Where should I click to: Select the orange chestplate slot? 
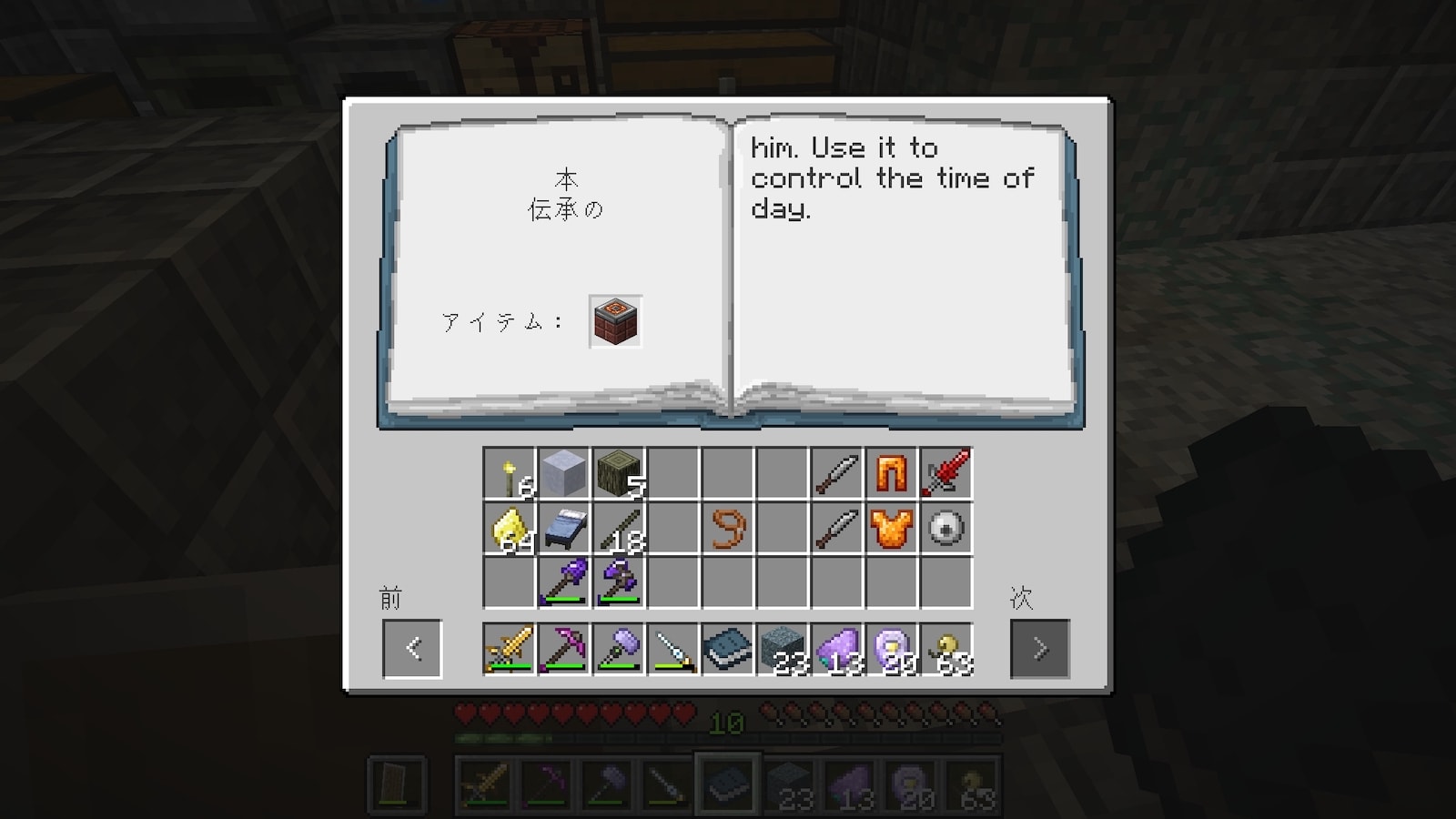point(891,529)
